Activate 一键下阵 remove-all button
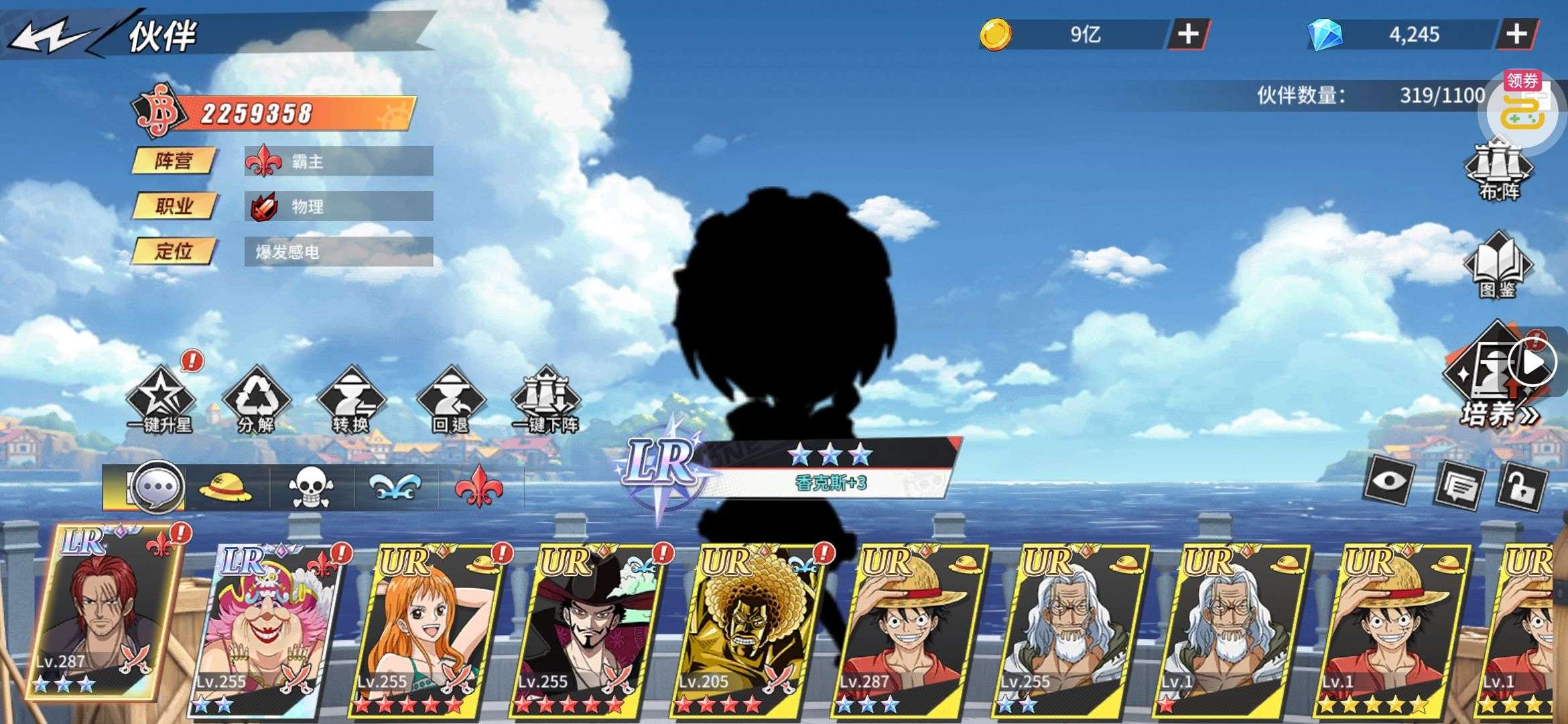The width and height of the screenshot is (1568, 724). 545,400
